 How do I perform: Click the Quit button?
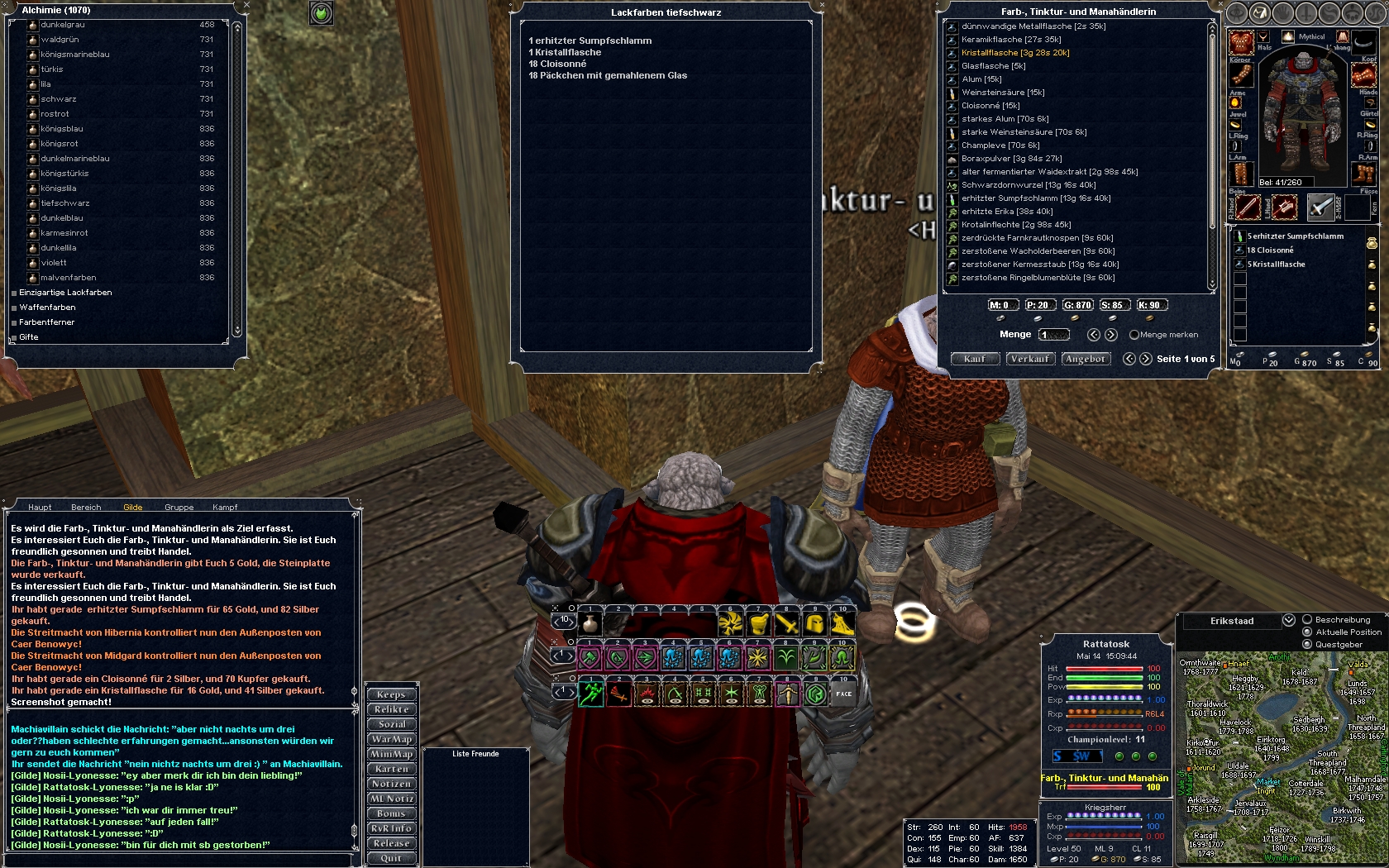pos(391,858)
